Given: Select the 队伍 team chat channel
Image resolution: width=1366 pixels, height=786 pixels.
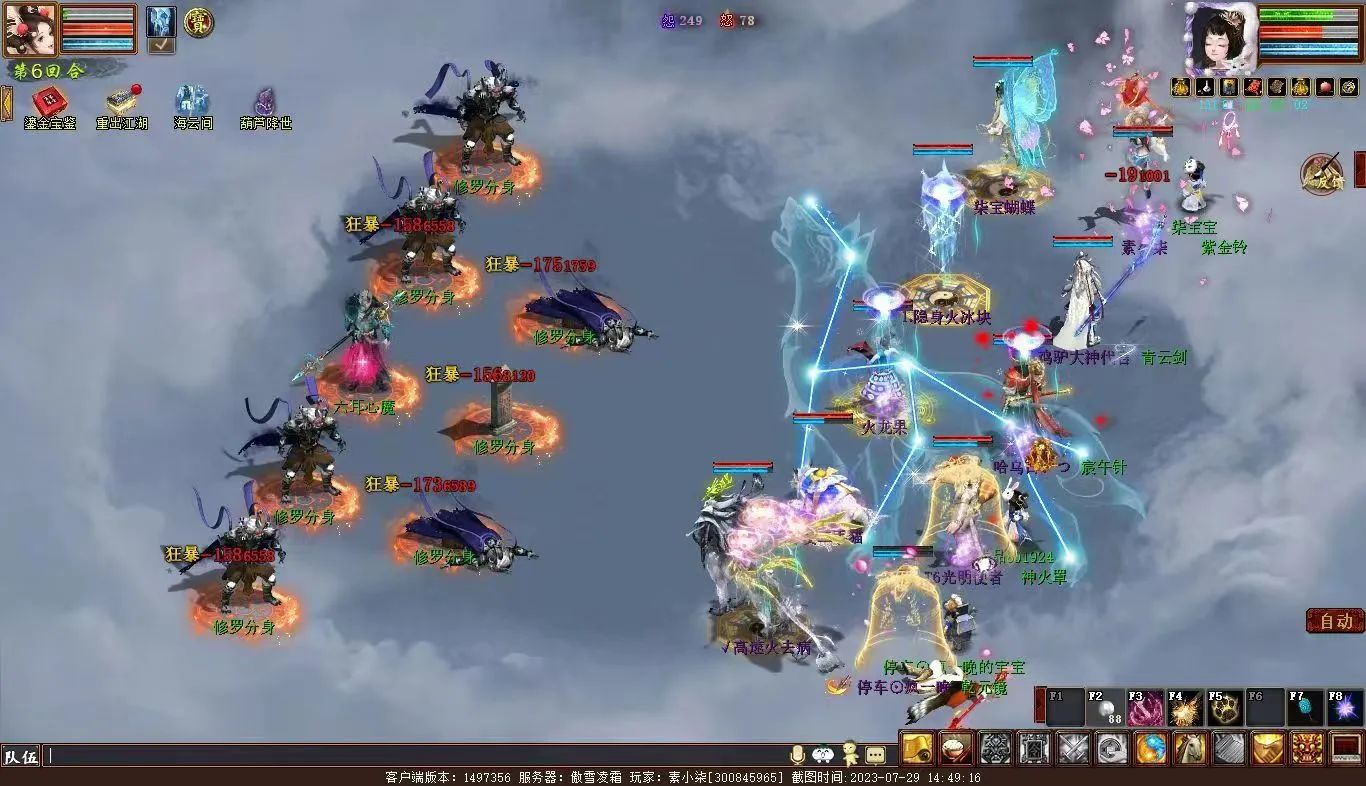Looking at the screenshot, I should (x=21, y=756).
